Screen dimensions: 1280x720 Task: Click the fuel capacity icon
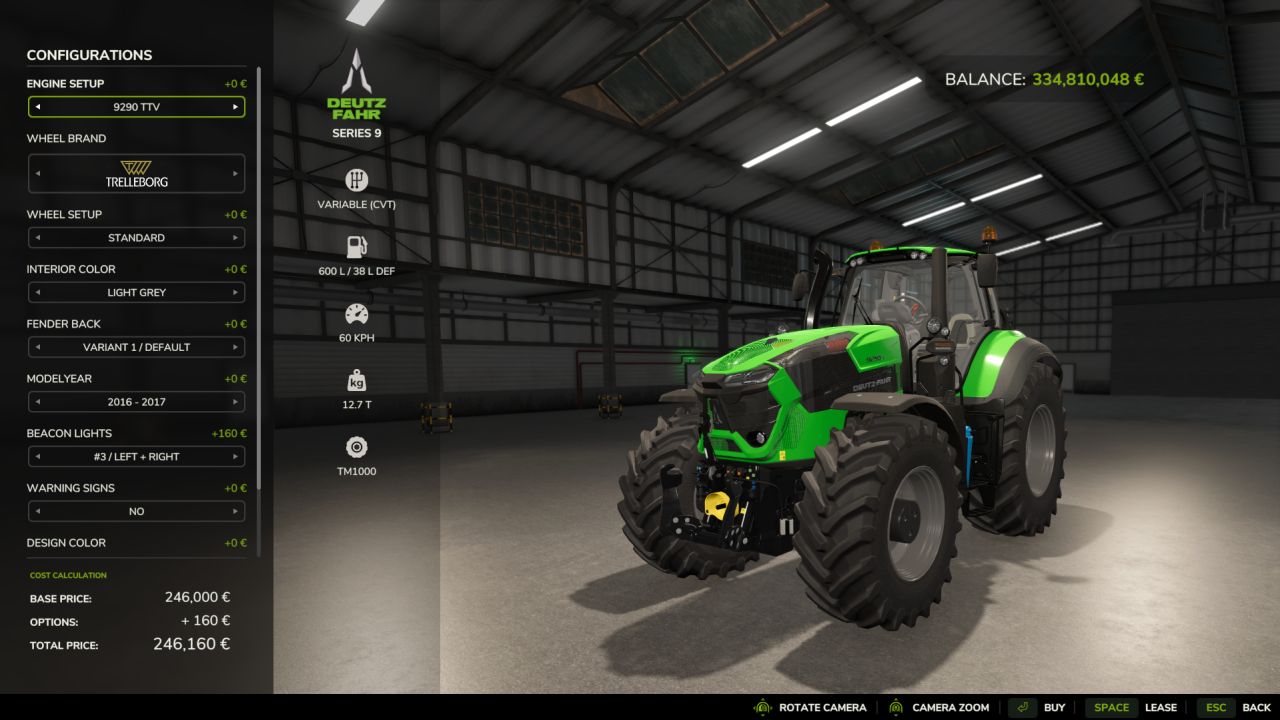pos(357,245)
